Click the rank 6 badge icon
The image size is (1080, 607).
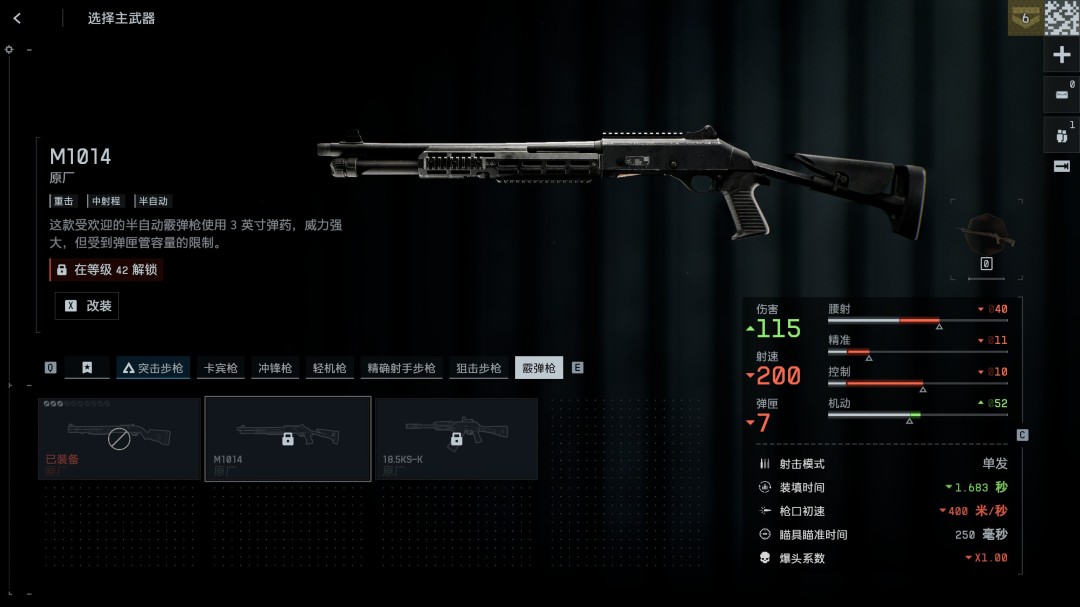coord(1024,18)
